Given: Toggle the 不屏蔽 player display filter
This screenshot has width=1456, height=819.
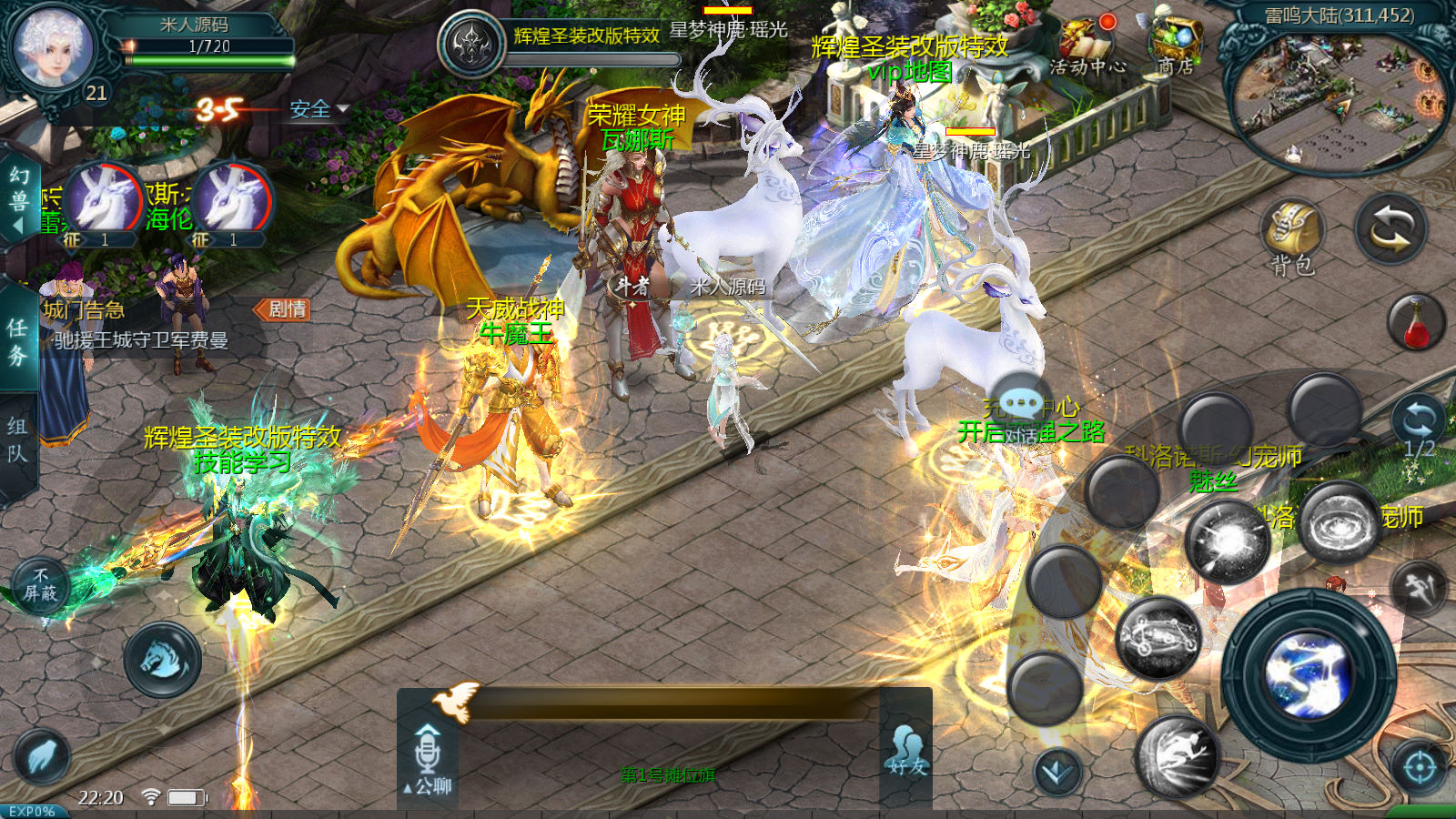Looking at the screenshot, I should pyautogui.click(x=40, y=585).
